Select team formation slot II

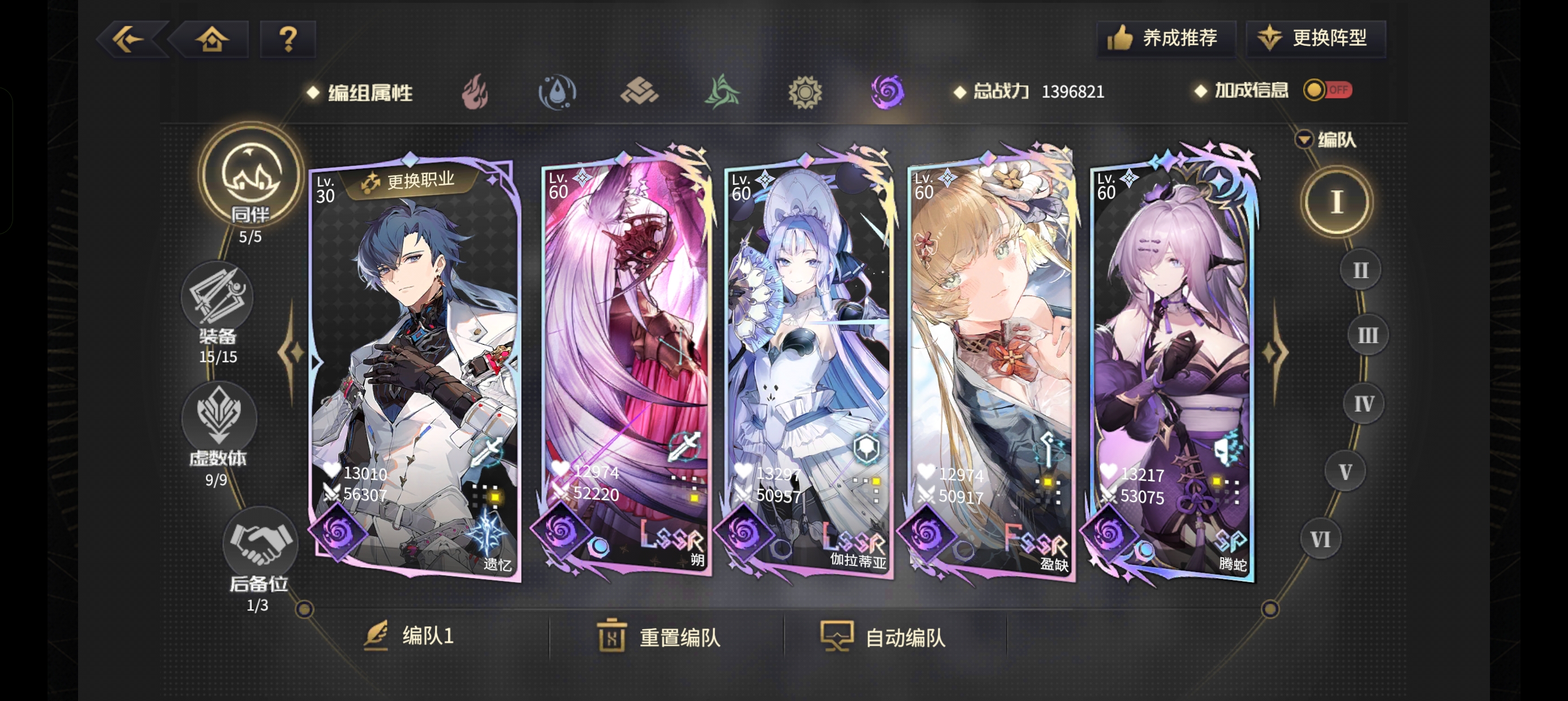(x=1360, y=270)
